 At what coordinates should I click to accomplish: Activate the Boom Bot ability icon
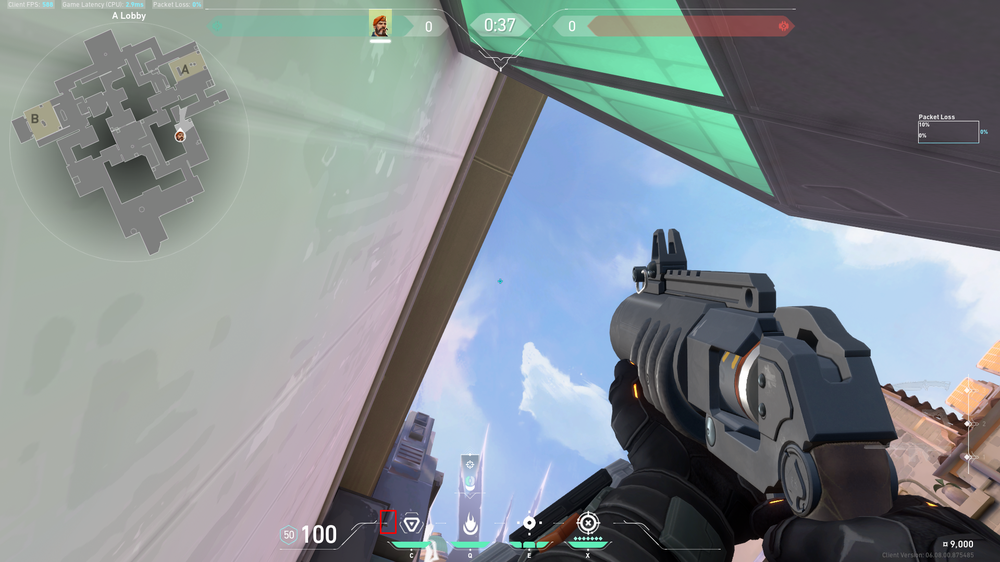point(411,523)
